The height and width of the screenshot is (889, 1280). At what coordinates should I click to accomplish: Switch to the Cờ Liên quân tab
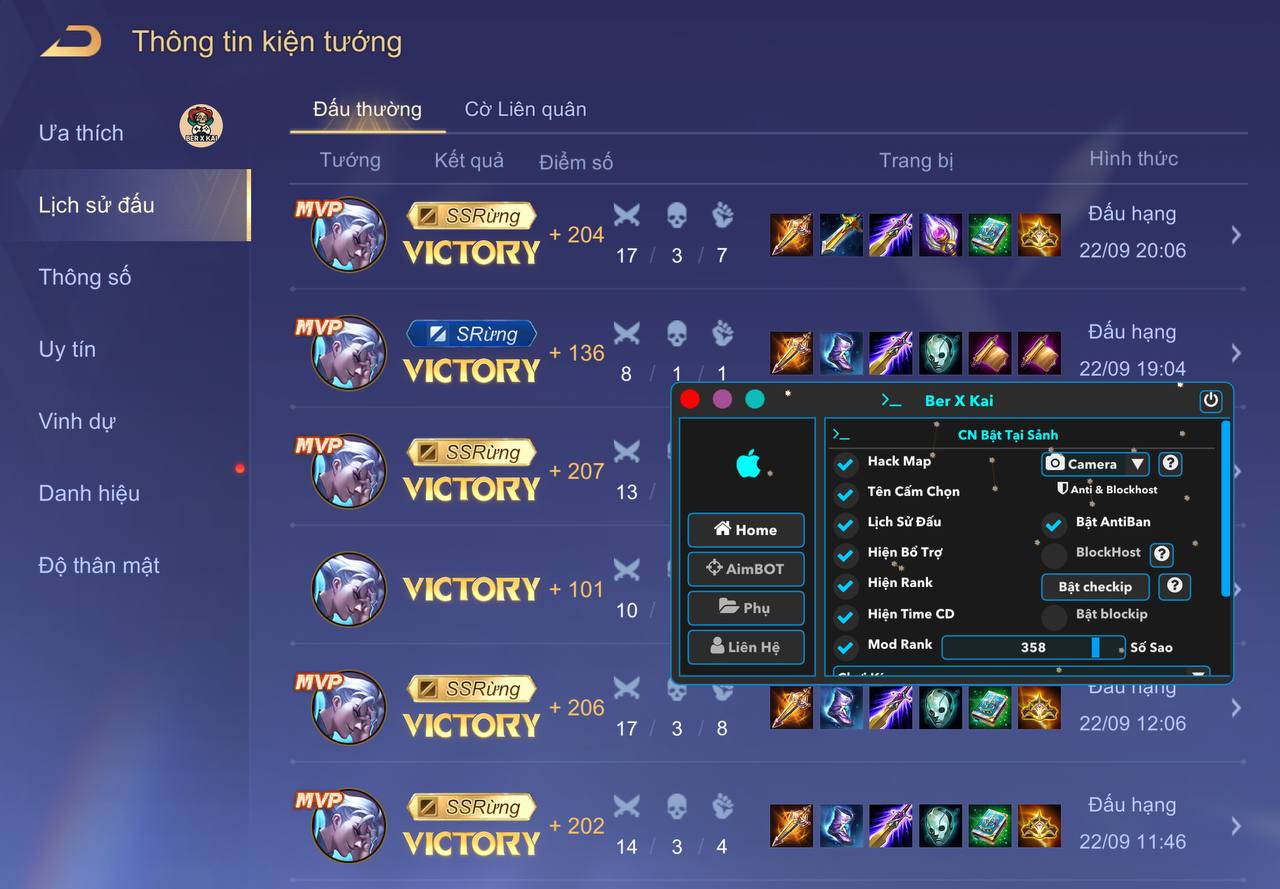525,109
